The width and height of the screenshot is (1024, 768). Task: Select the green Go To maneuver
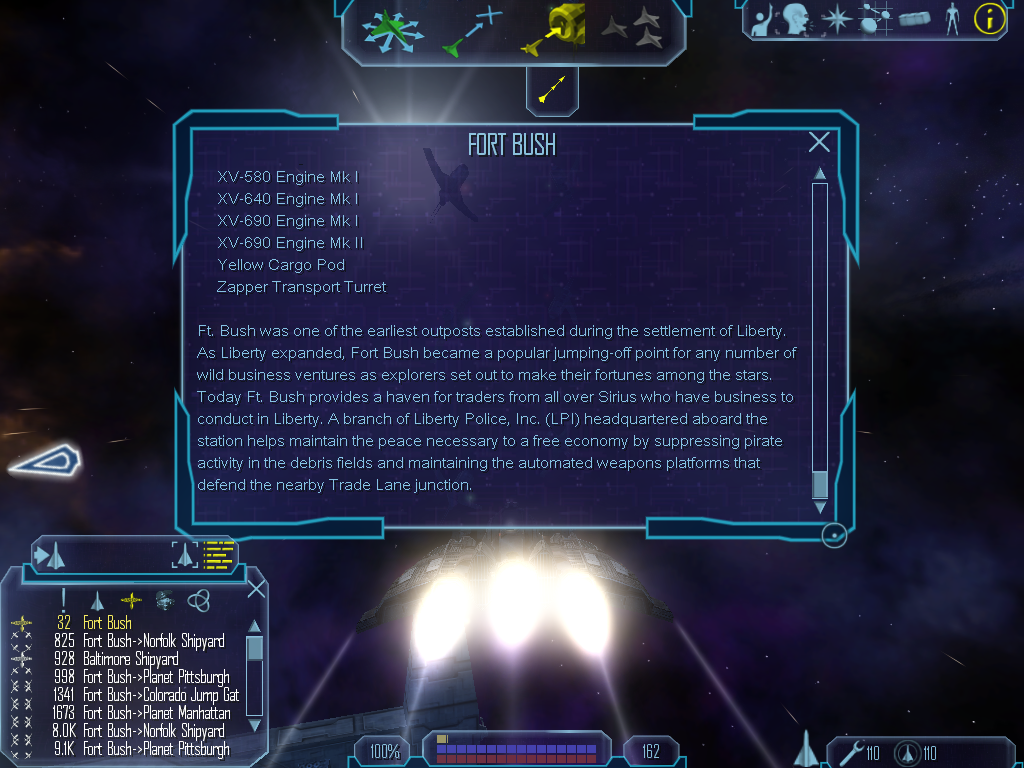[470, 30]
